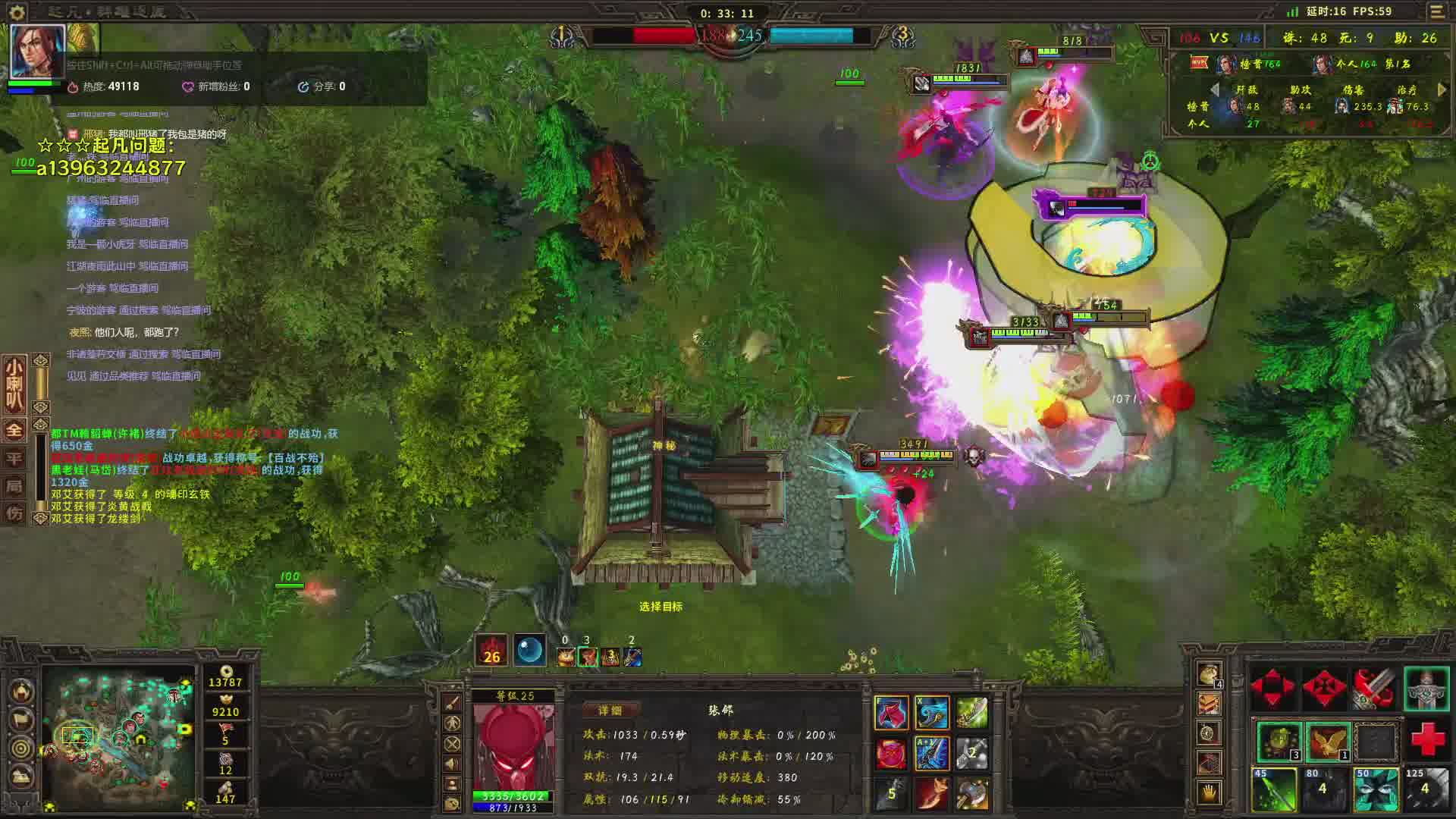Viewport: 1456px width, 819px height.
Task: Open the gear settings in top-left corner
Action: (x=17, y=12)
